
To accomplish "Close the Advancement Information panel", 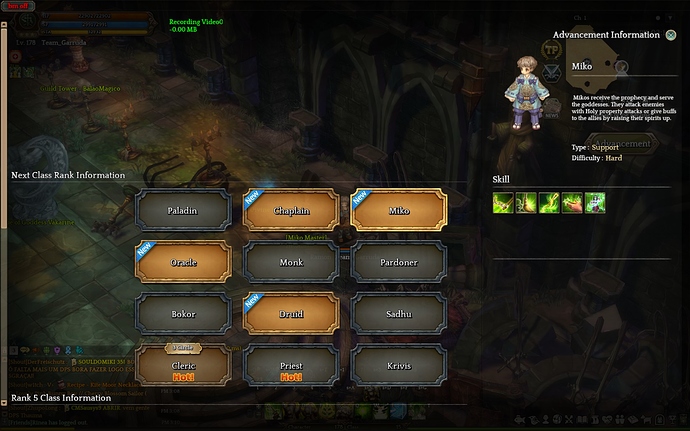I will pyautogui.click(x=670, y=35).
